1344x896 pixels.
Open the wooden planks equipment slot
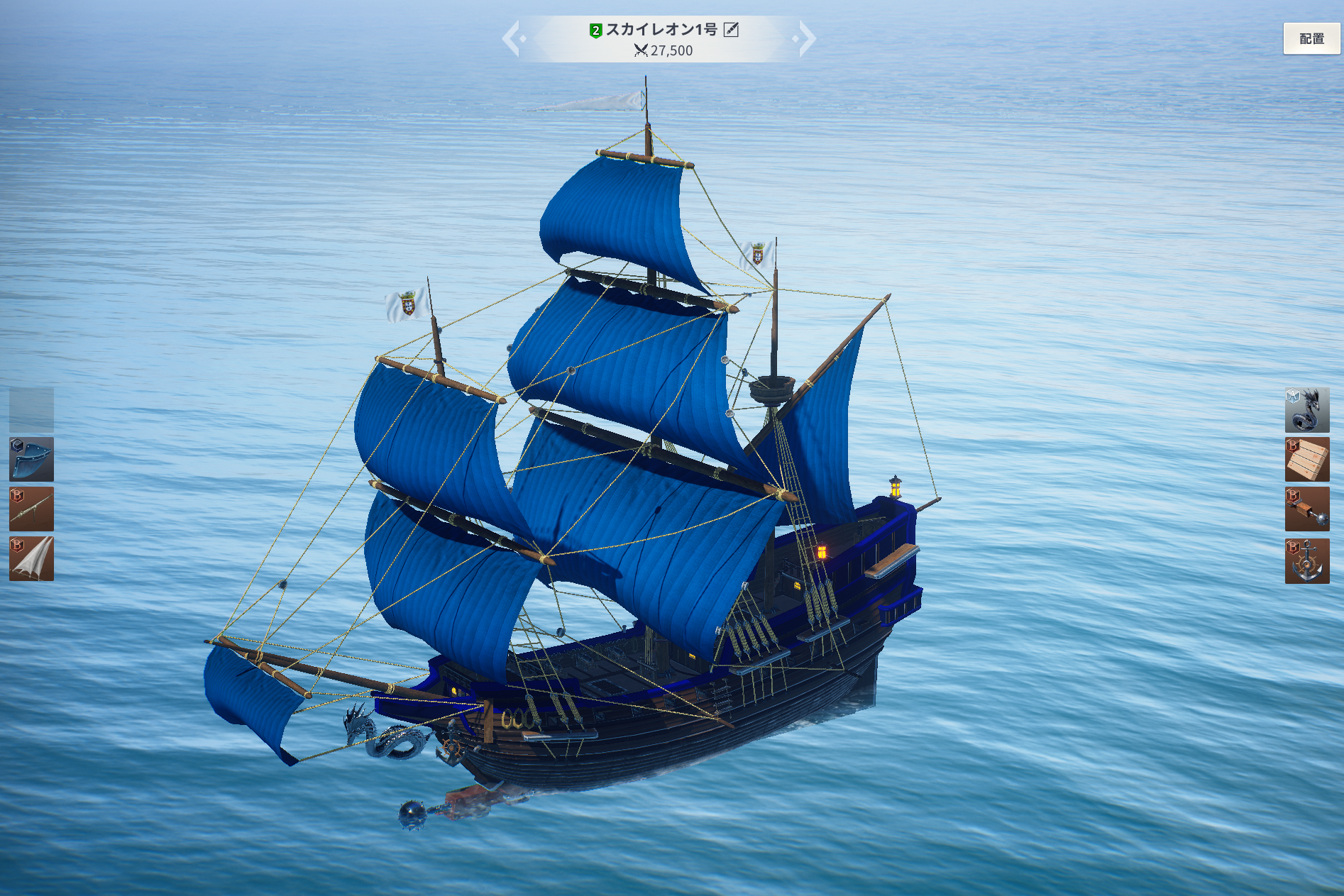(x=1306, y=460)
